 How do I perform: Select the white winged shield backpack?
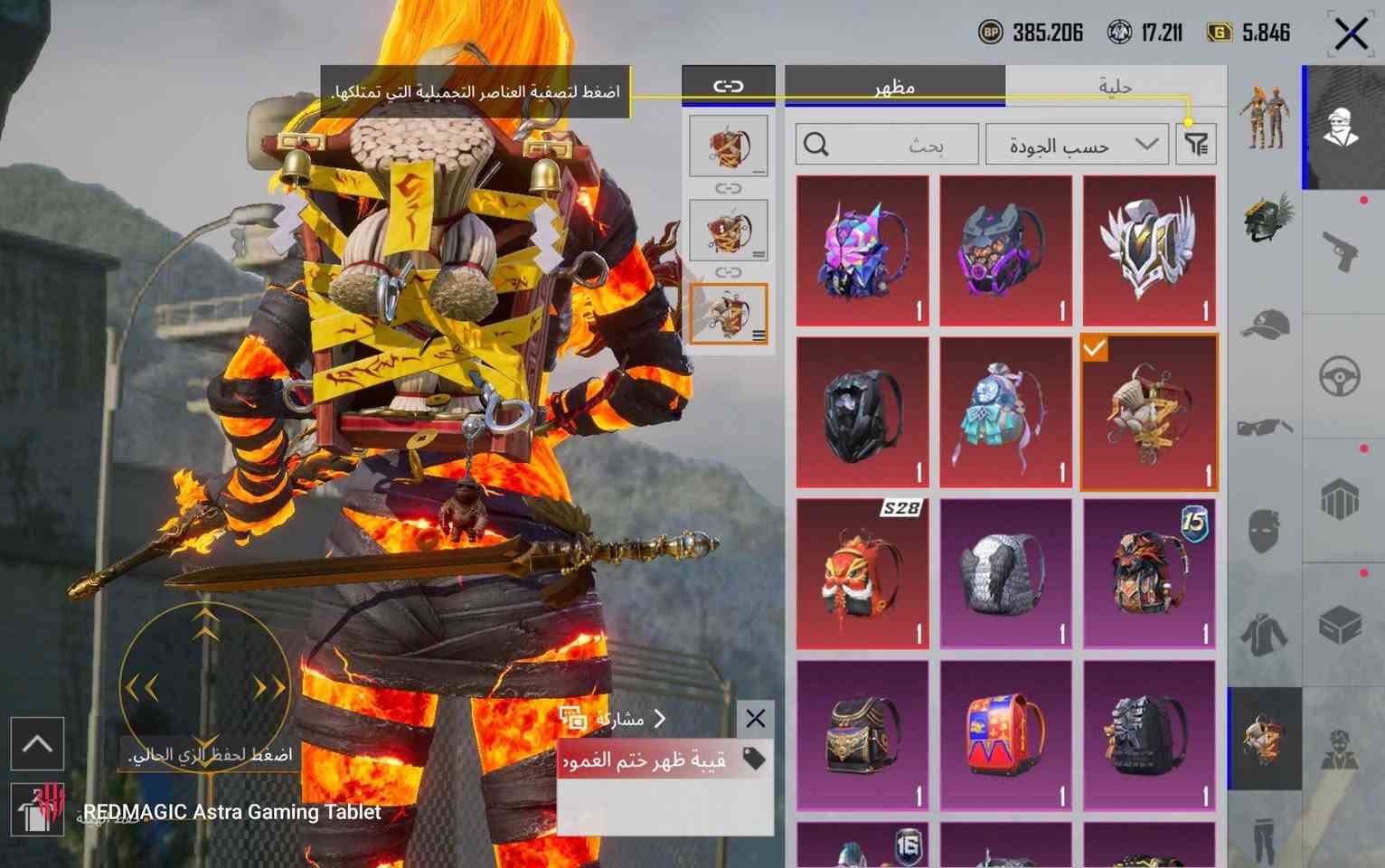tap(1149, 250)
